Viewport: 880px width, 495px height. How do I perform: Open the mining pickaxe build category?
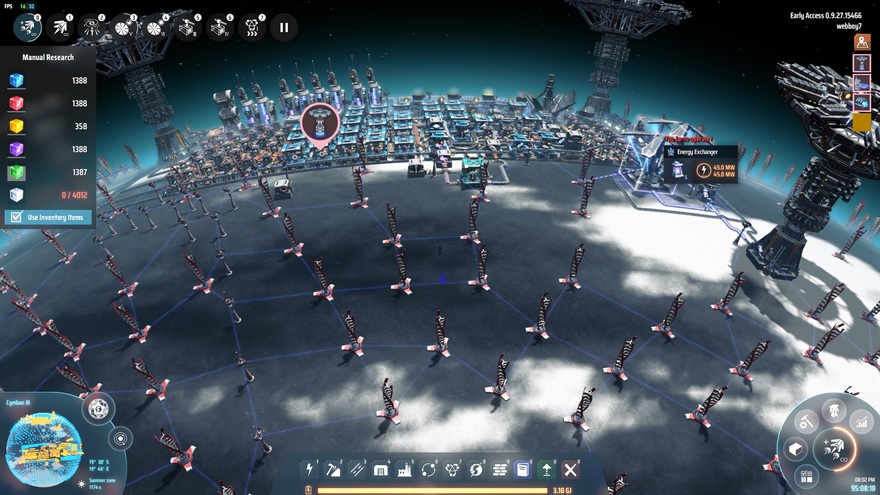[334, 469]
